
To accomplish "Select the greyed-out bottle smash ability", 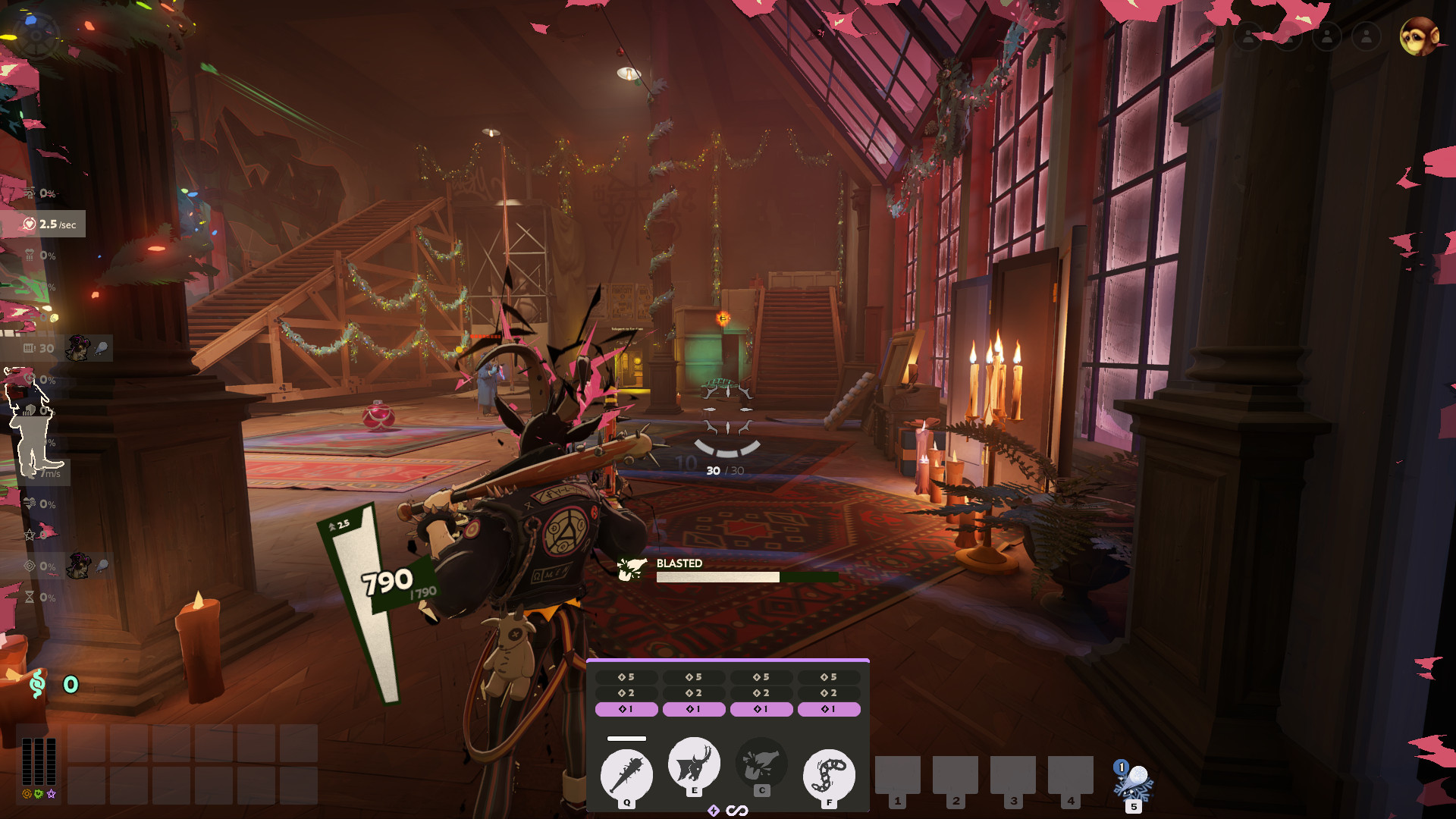I will click(761, 764).
